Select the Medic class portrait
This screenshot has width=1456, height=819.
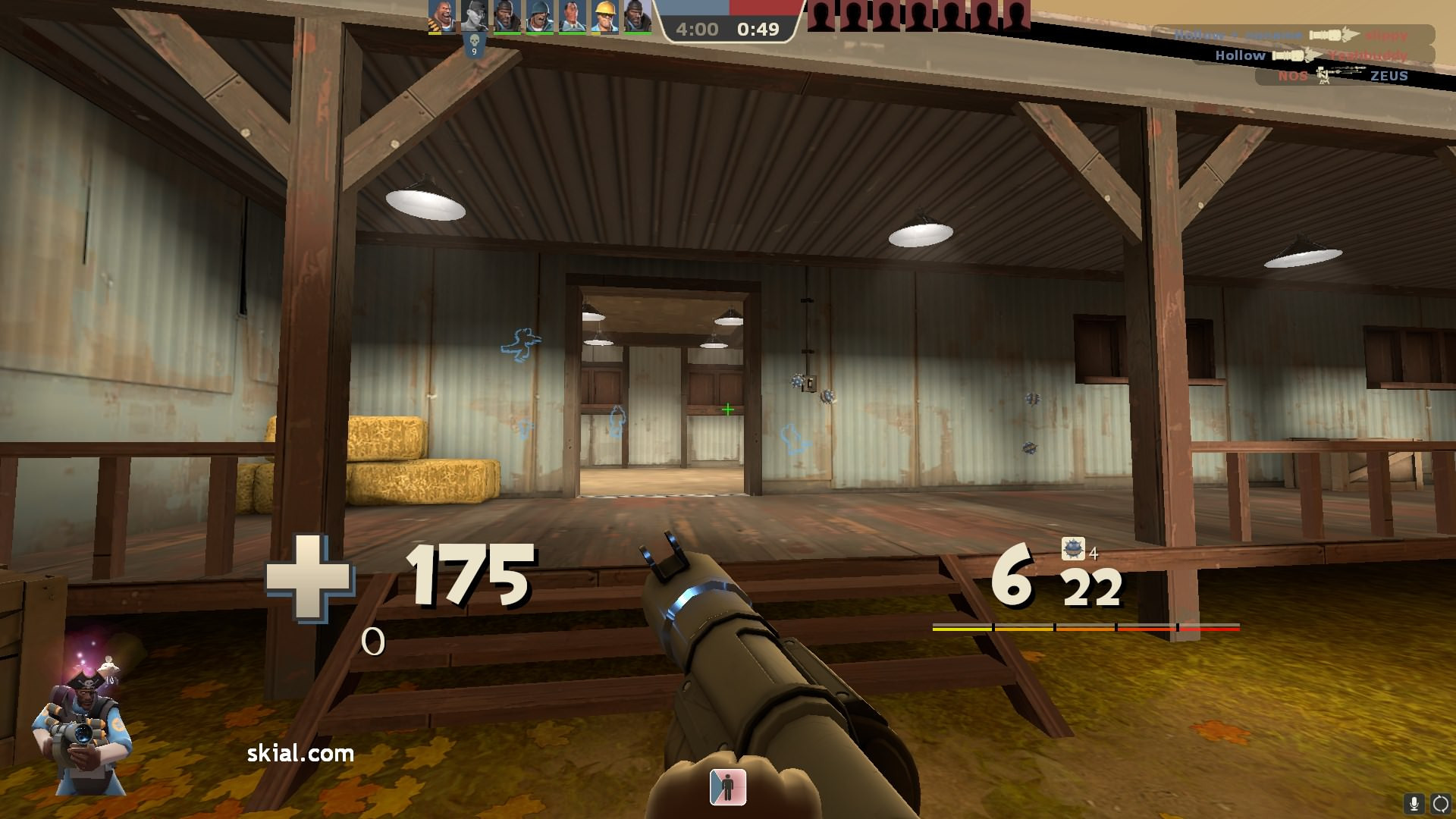pos(571,17)
